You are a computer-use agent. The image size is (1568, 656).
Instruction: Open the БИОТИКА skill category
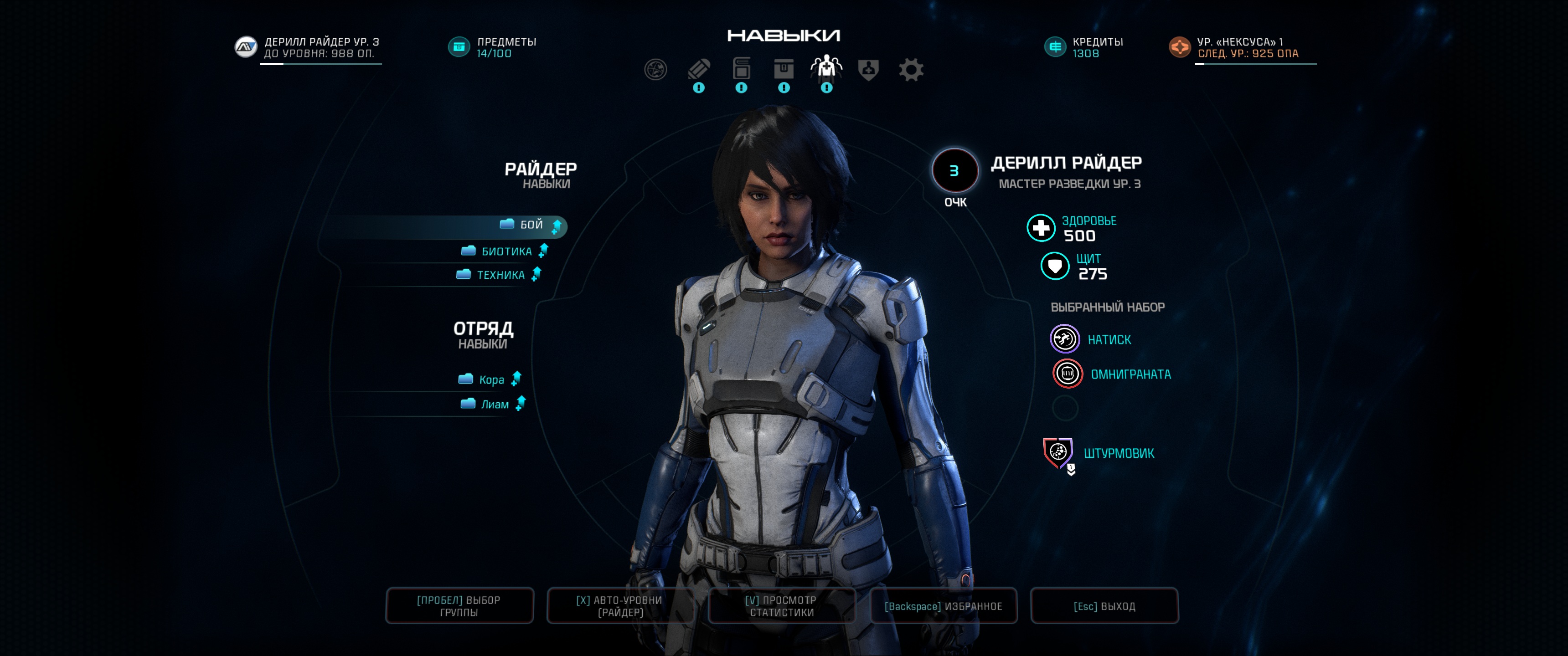point(506,251)
